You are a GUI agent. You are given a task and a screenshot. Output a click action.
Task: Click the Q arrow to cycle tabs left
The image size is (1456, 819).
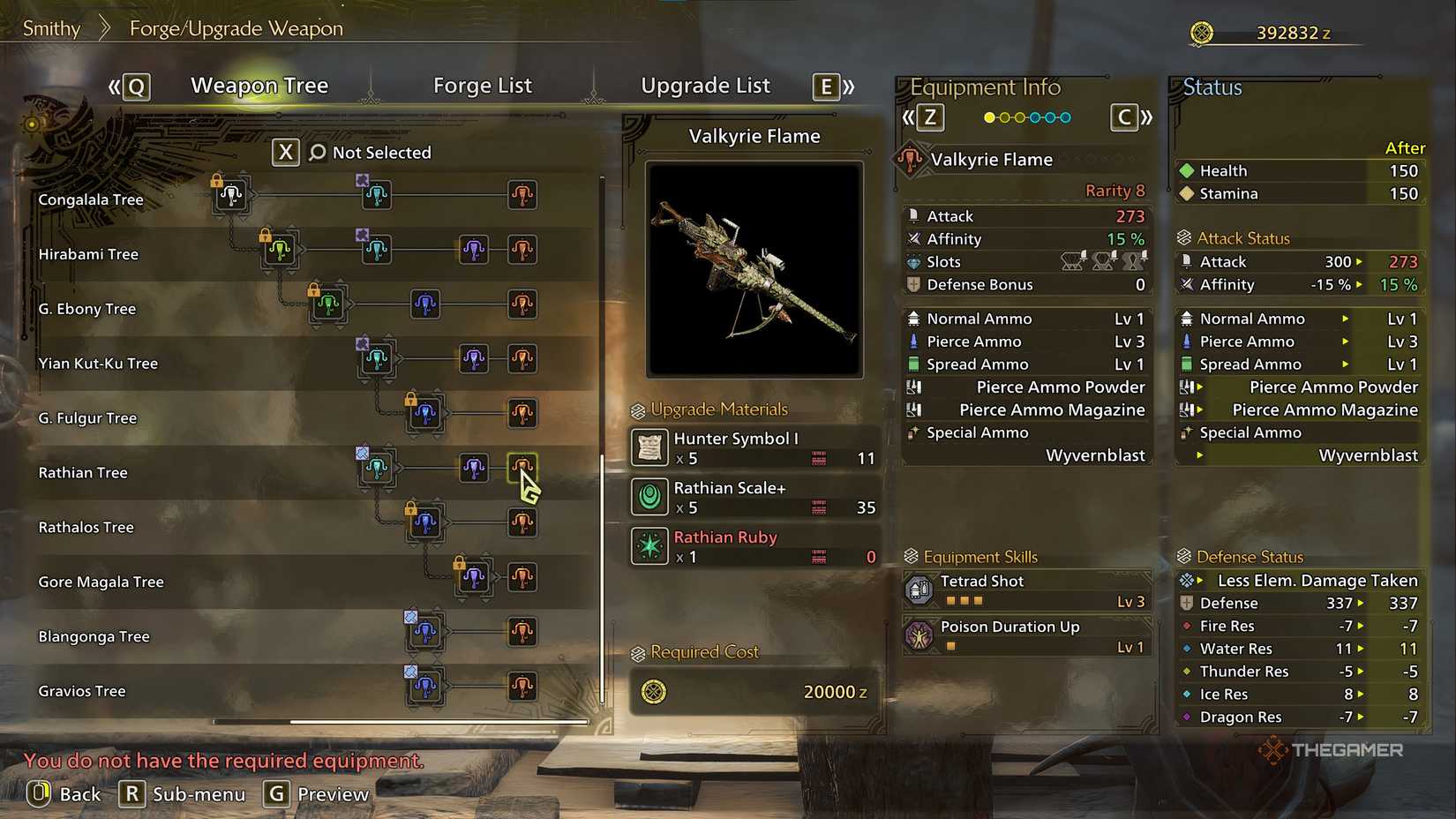132,86
